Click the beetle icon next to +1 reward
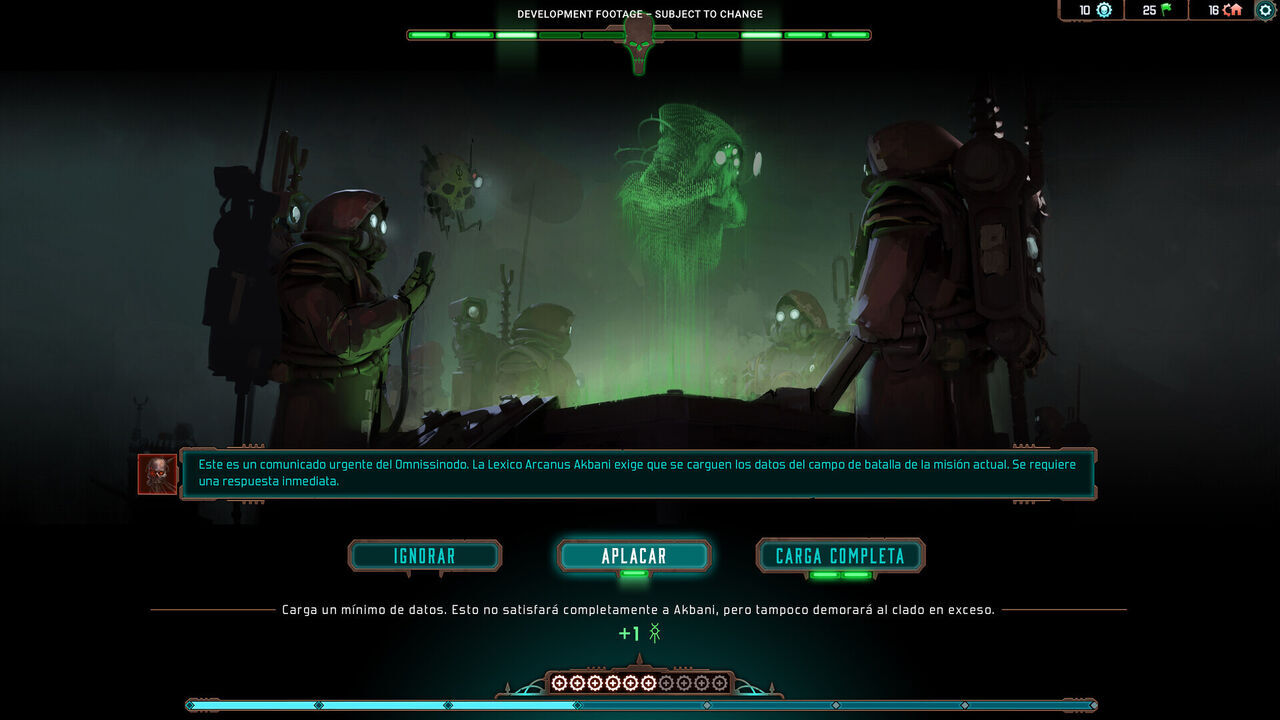Image resolution: width=1280 pixels, height=720 pixels. point(655,633)
